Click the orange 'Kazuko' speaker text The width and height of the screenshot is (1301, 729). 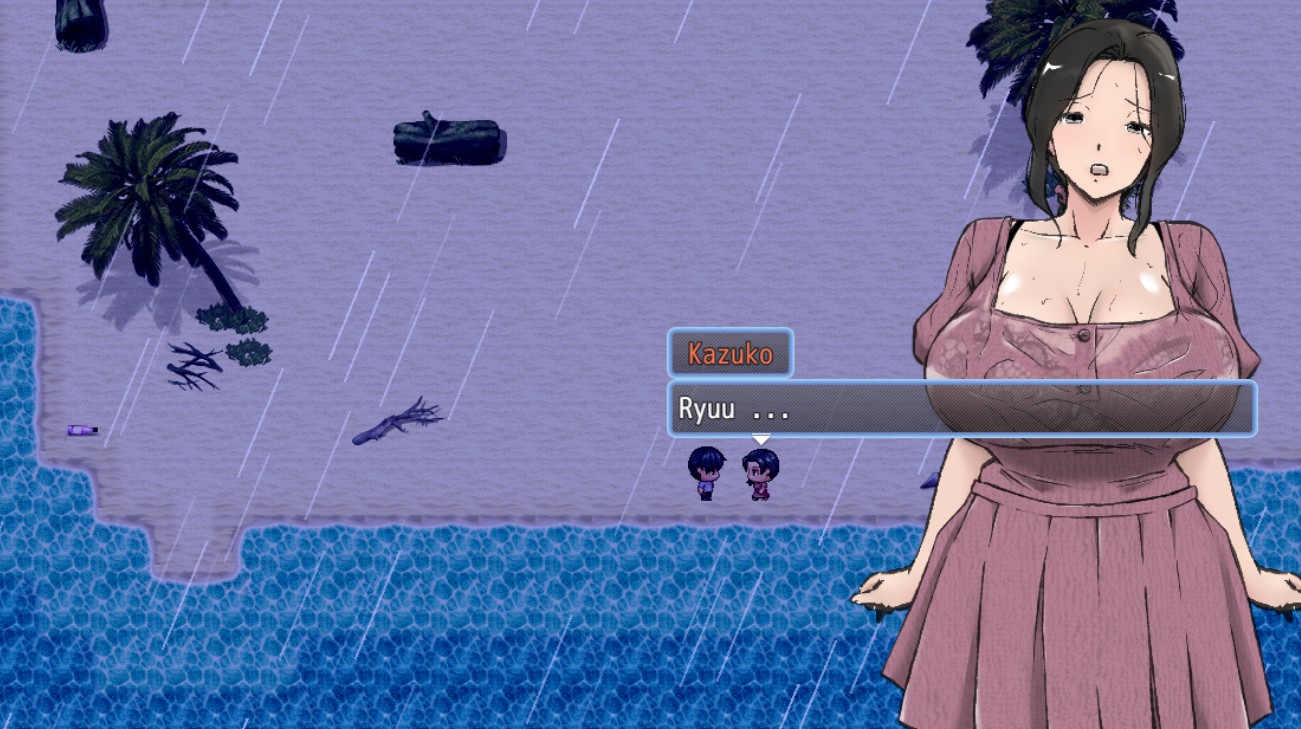coord(729,352)
